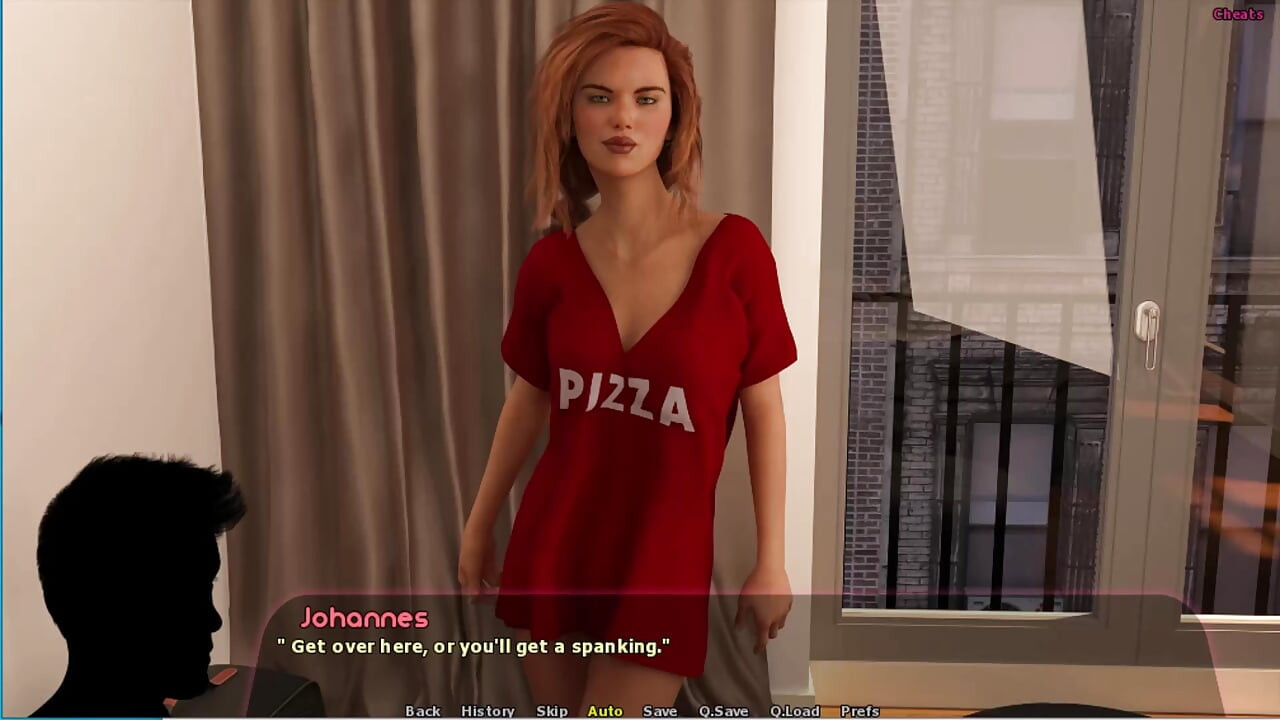Toggle Auto-advance mode
Screen dimensions: 1280x720
tap(605, 711)
